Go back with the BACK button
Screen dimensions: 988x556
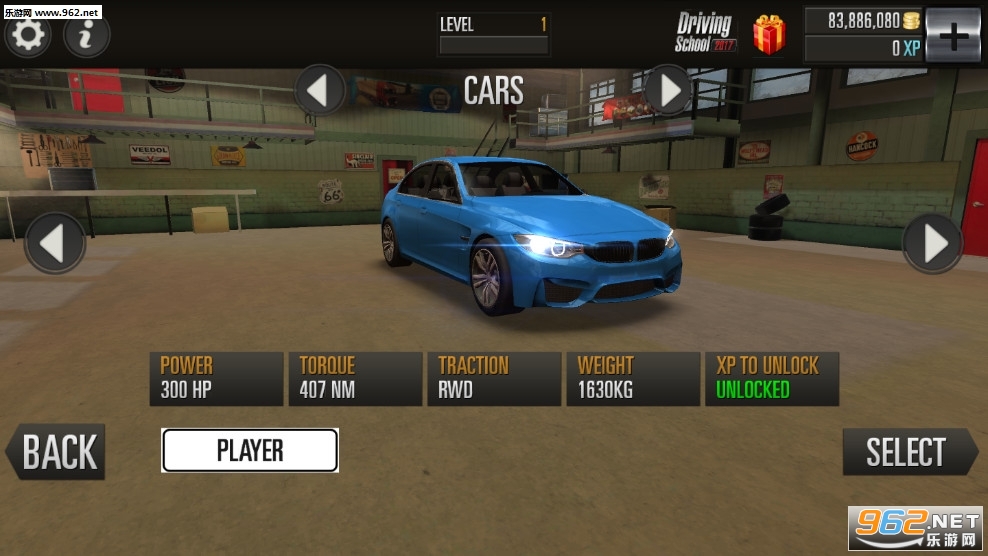click(56, 452)
